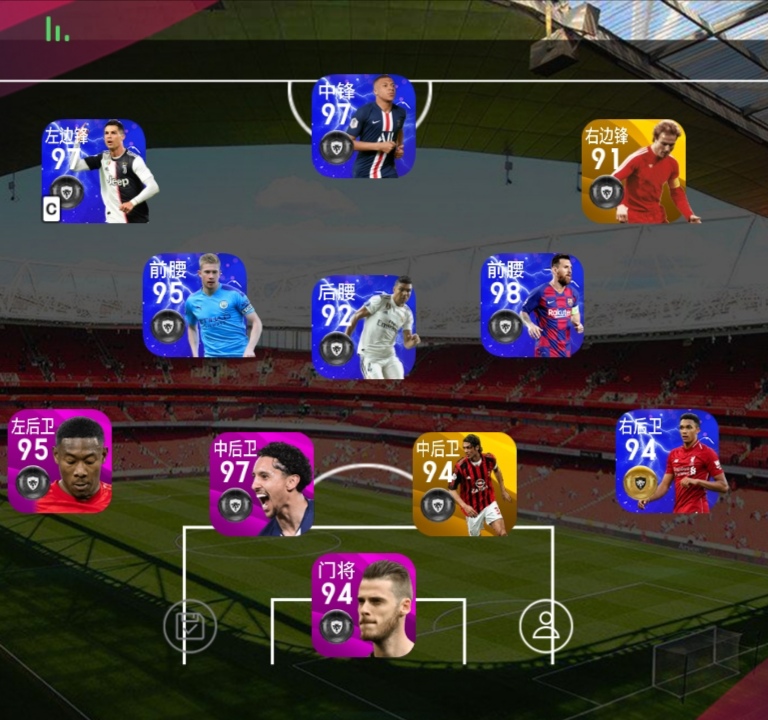Choose the 右后卫 card rated 94
768x720 pixels.
point(667,461)
